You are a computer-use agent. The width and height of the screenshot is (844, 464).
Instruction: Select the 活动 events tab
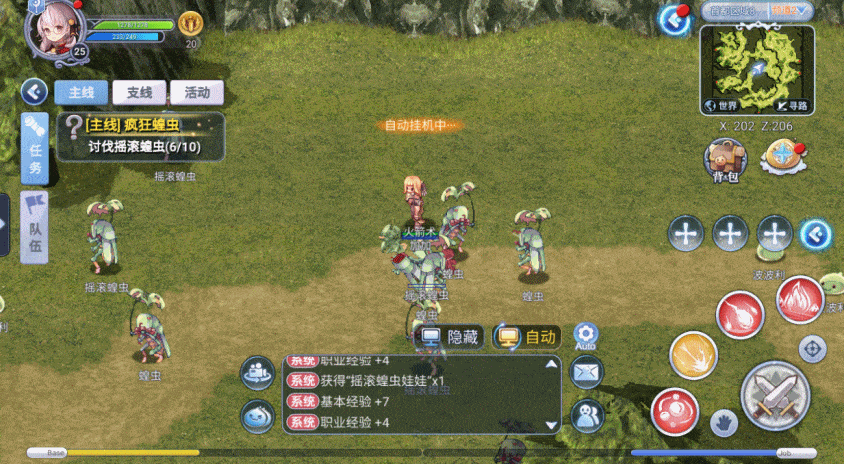(196, 92)
